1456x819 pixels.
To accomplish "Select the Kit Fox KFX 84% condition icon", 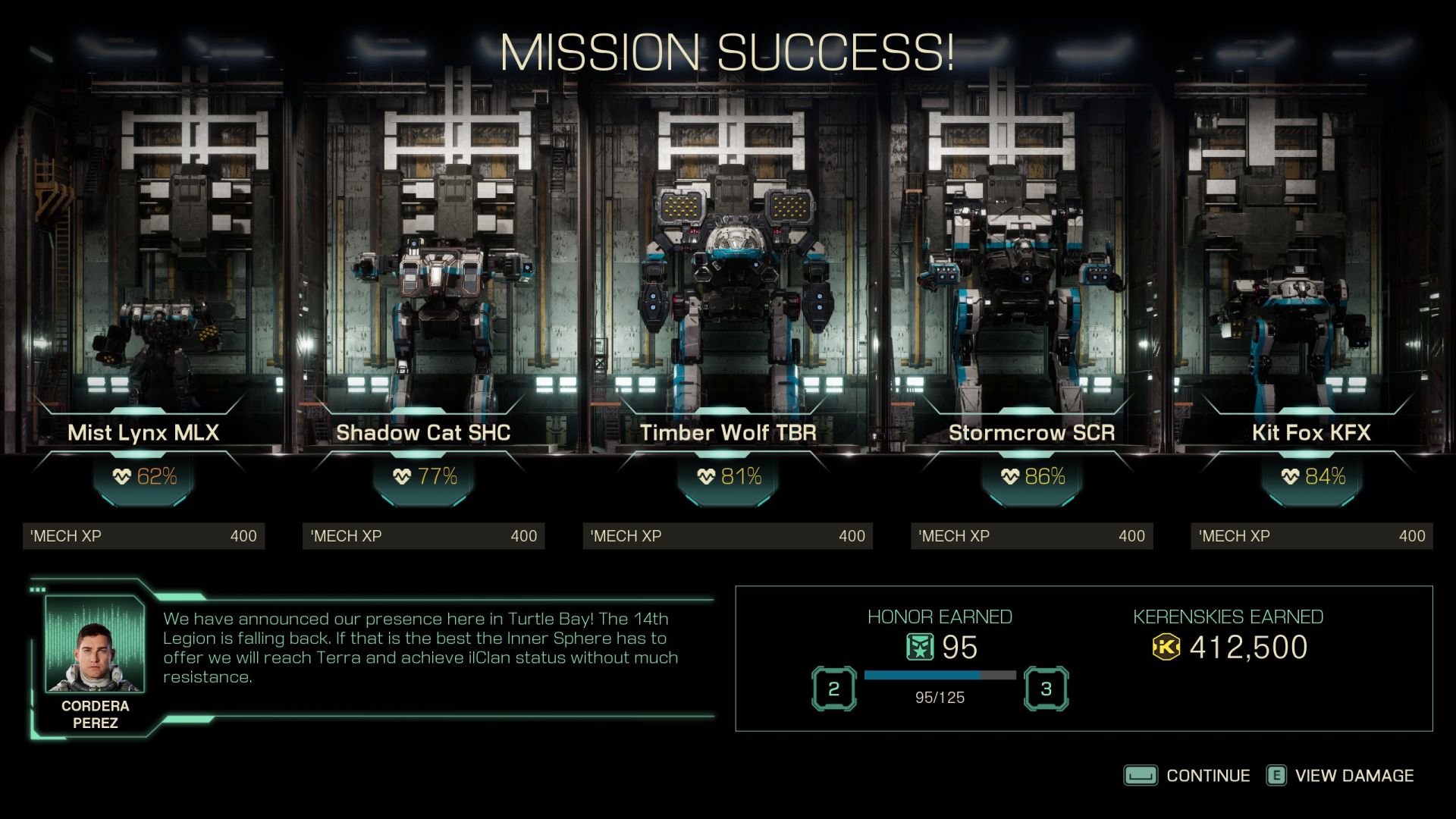I will (1289, 478).
